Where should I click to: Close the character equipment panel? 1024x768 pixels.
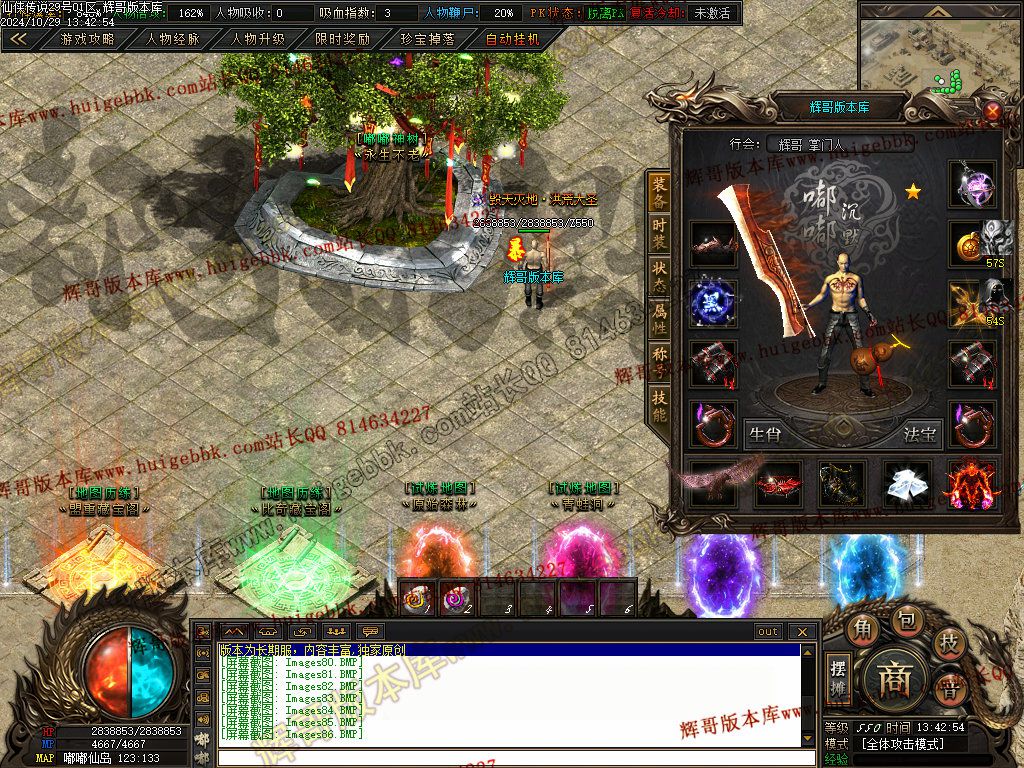[992, 110]
